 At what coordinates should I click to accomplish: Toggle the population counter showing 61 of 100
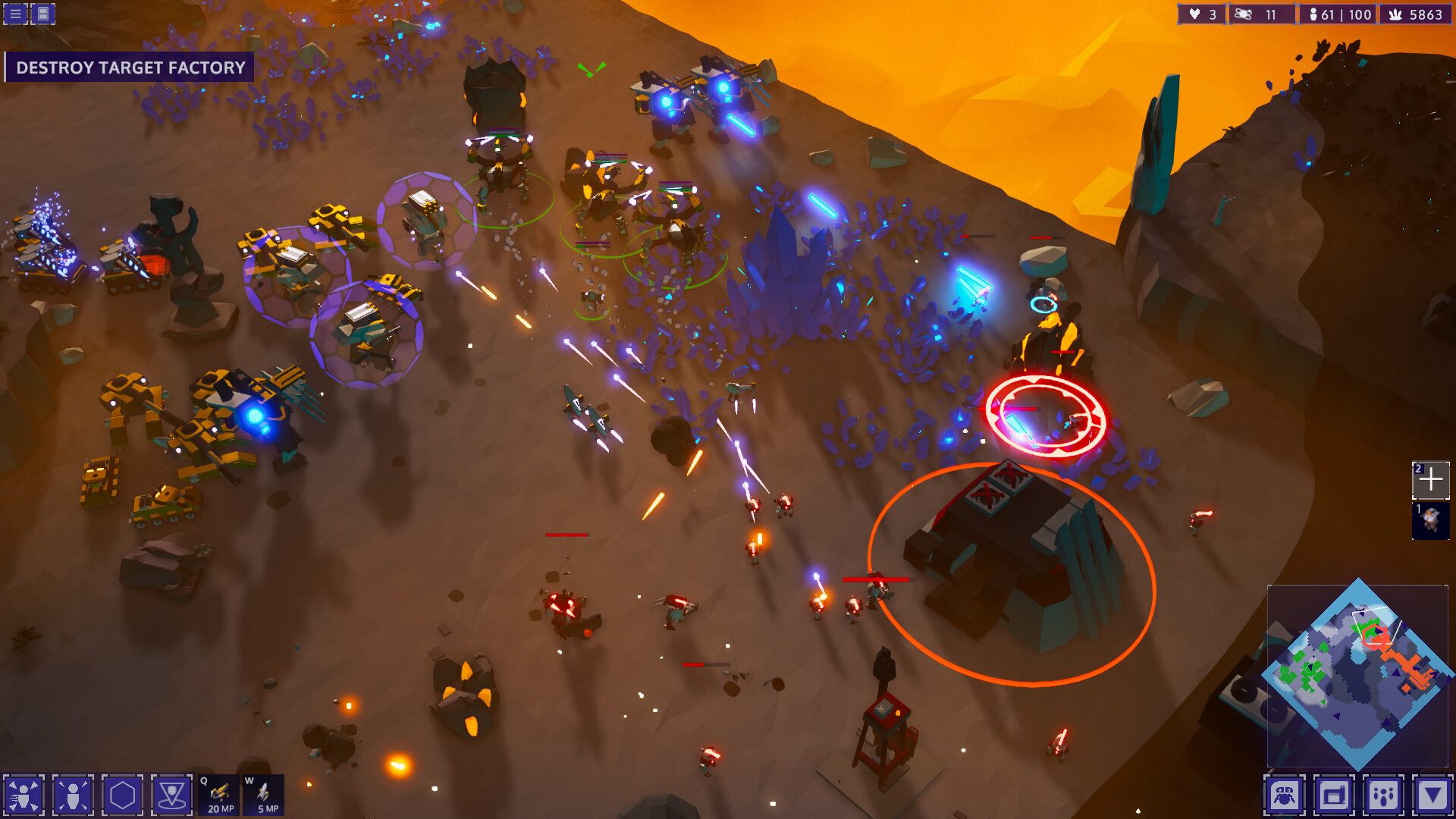click(1337, 14)
